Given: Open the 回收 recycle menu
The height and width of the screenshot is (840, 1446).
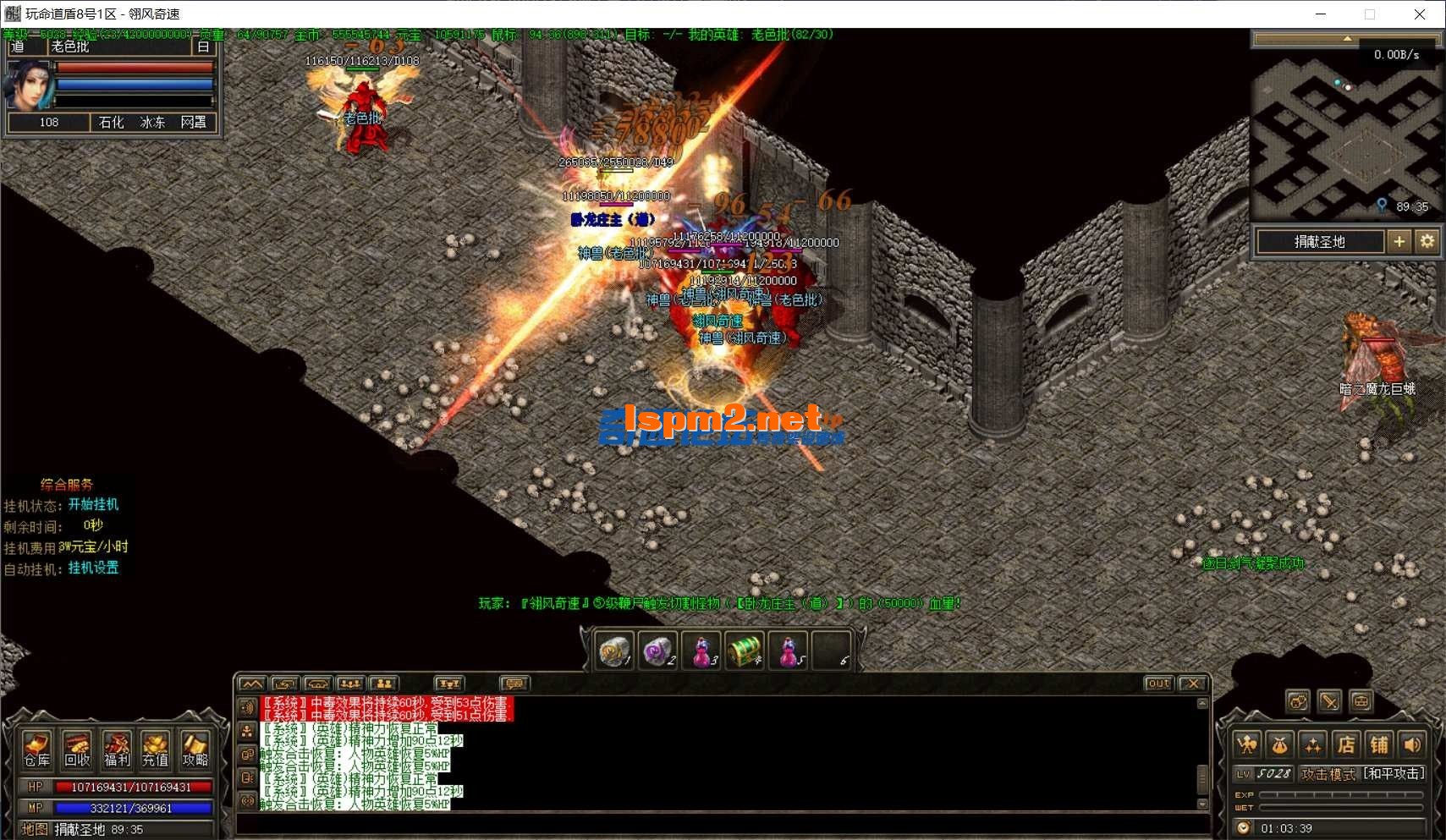Looking at the screenshot, I should tap(77, 749).
